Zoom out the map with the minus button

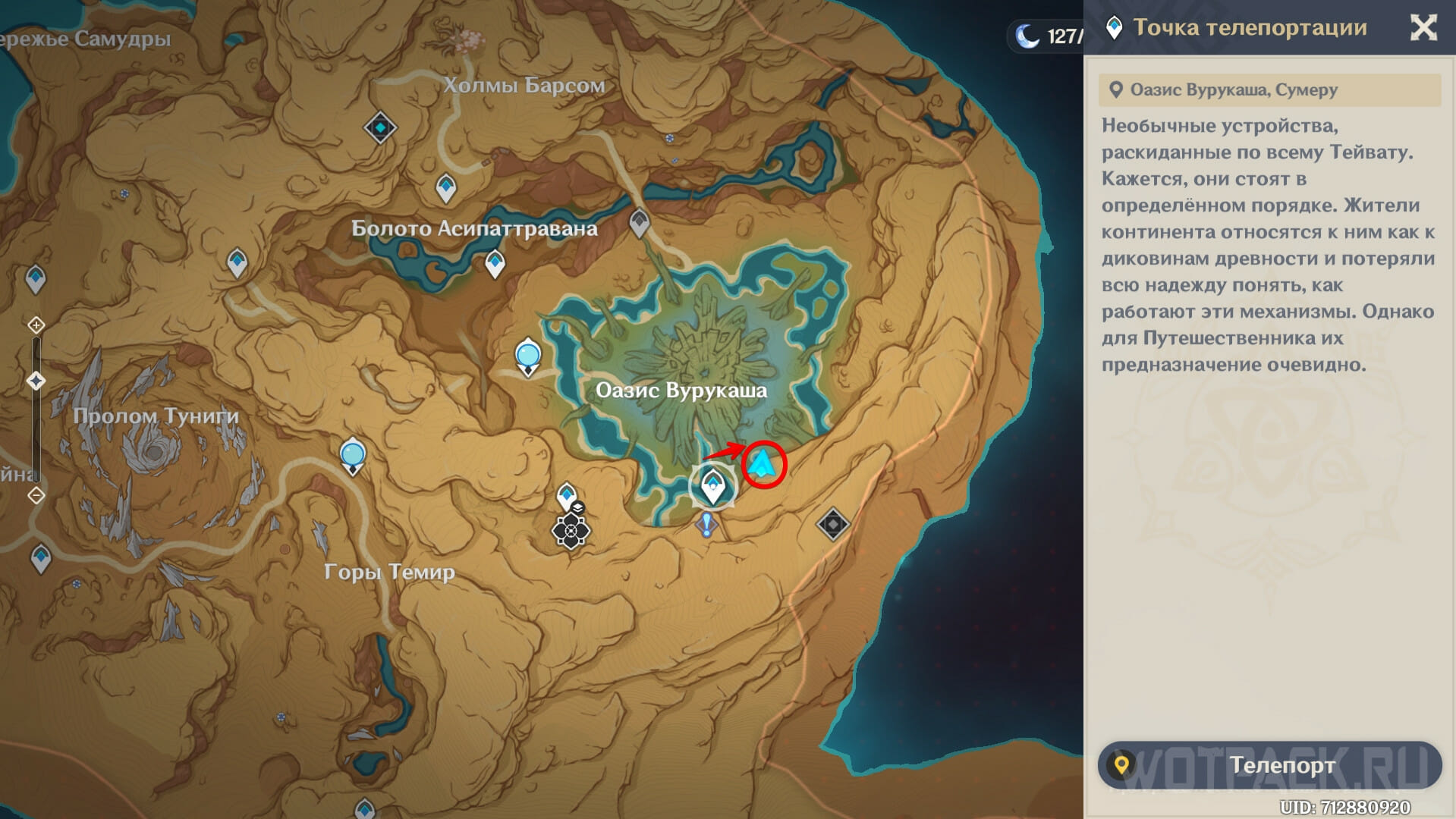tap(36, 496)
